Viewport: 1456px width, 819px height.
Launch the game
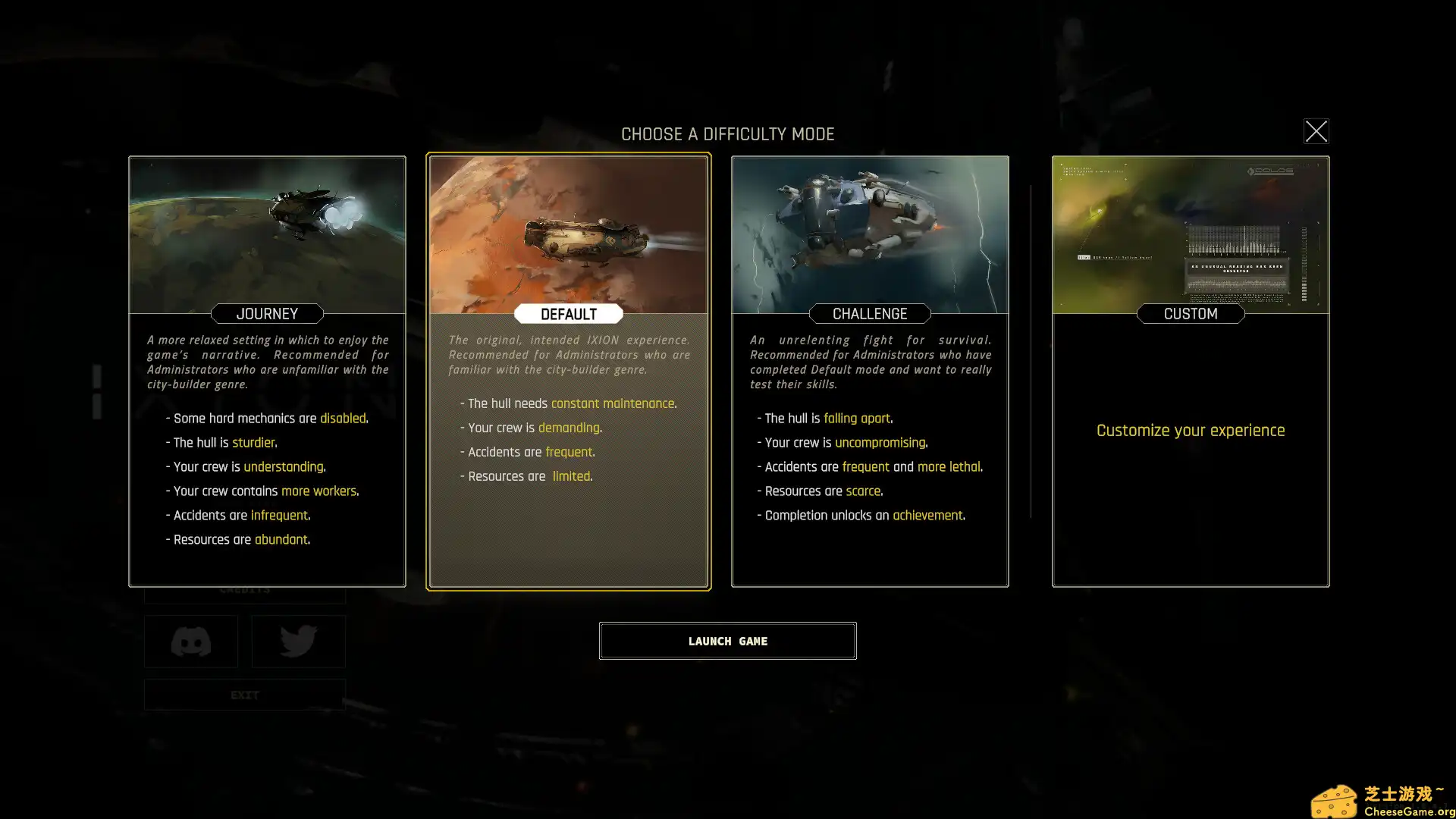tap(727, 641)
